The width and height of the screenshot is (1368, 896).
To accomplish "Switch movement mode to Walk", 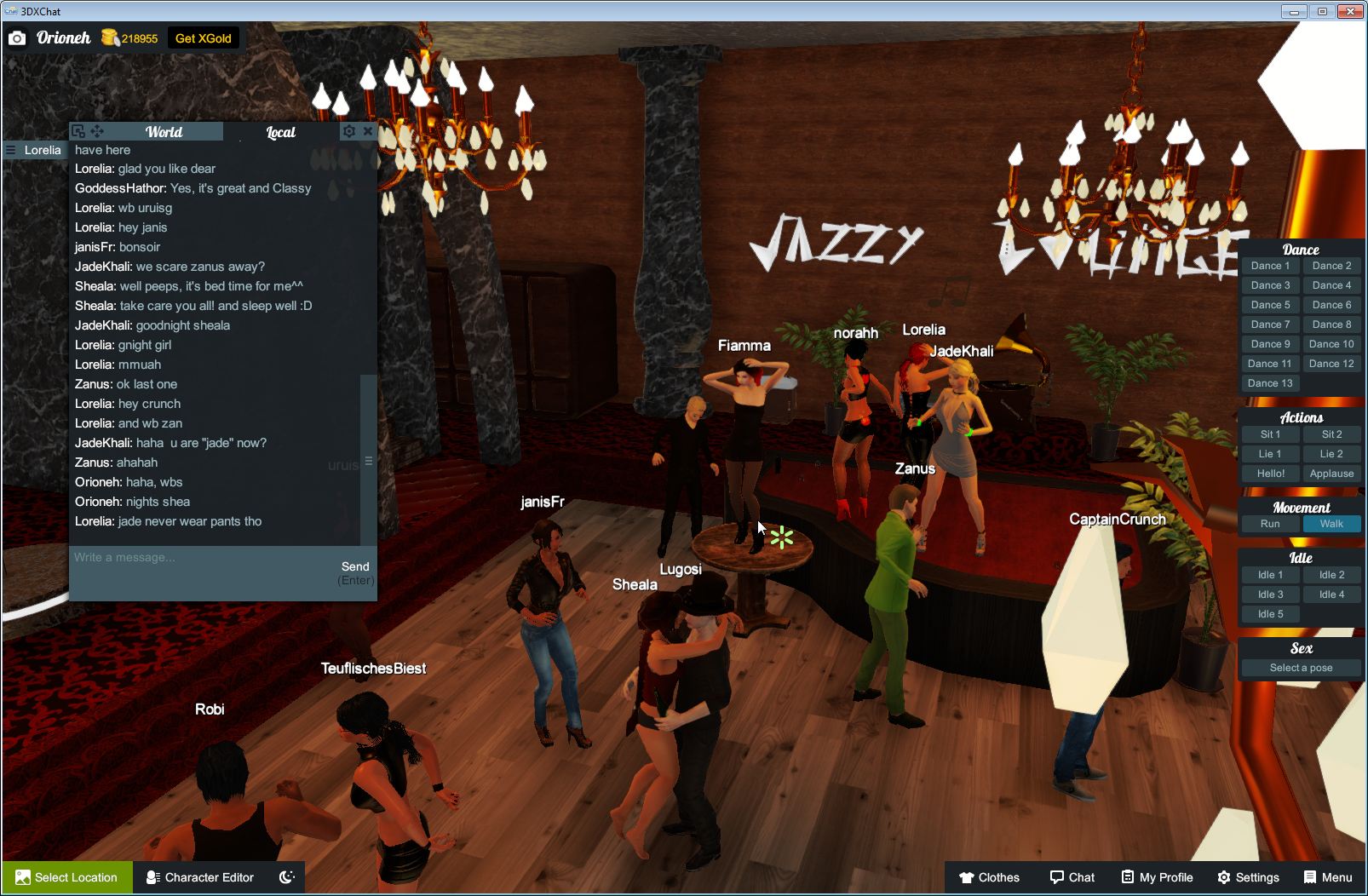I will tap(1331, 524).
